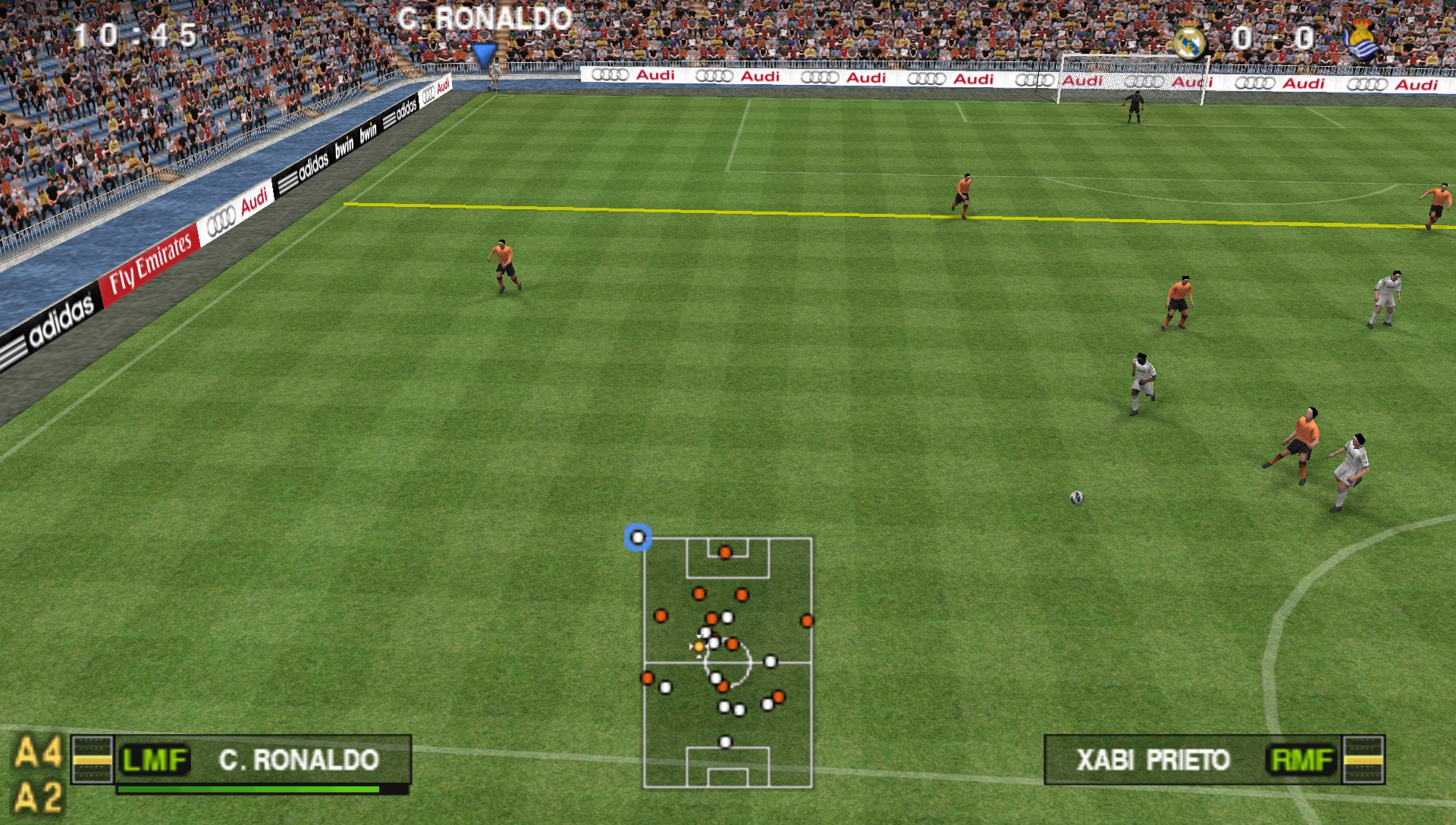Open the blue arrow selector under C. RONALDO

point(485,53)
